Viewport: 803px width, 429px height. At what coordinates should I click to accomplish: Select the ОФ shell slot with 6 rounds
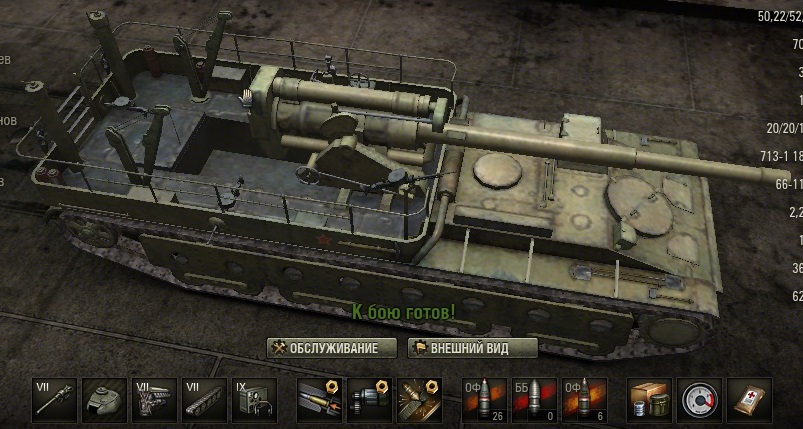[584, 400]
